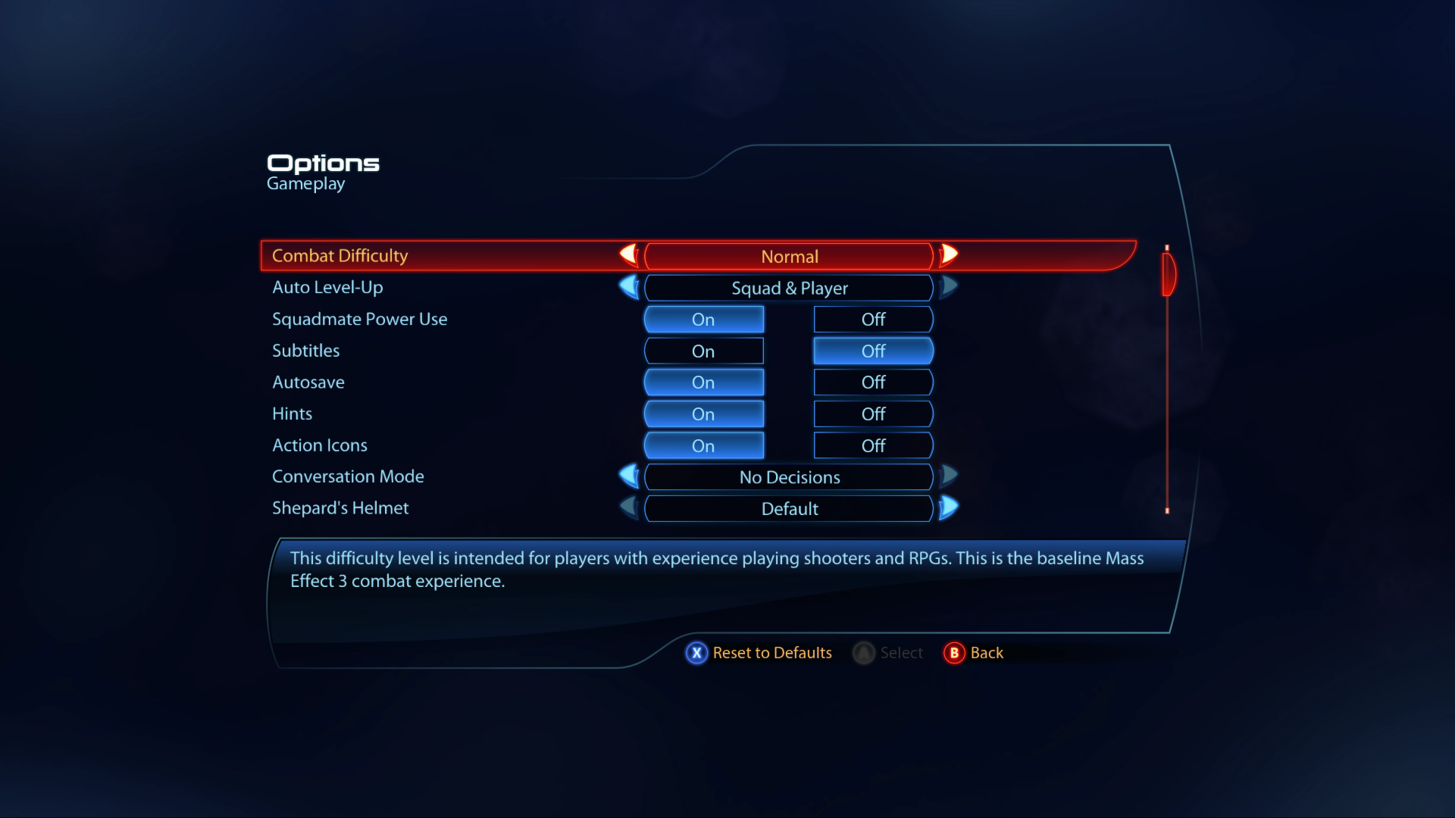Image resolution: width=1455 pixels, height=818 pixels.
Task: Click Back to exit Gameplay options
Action: coord(985,652)
